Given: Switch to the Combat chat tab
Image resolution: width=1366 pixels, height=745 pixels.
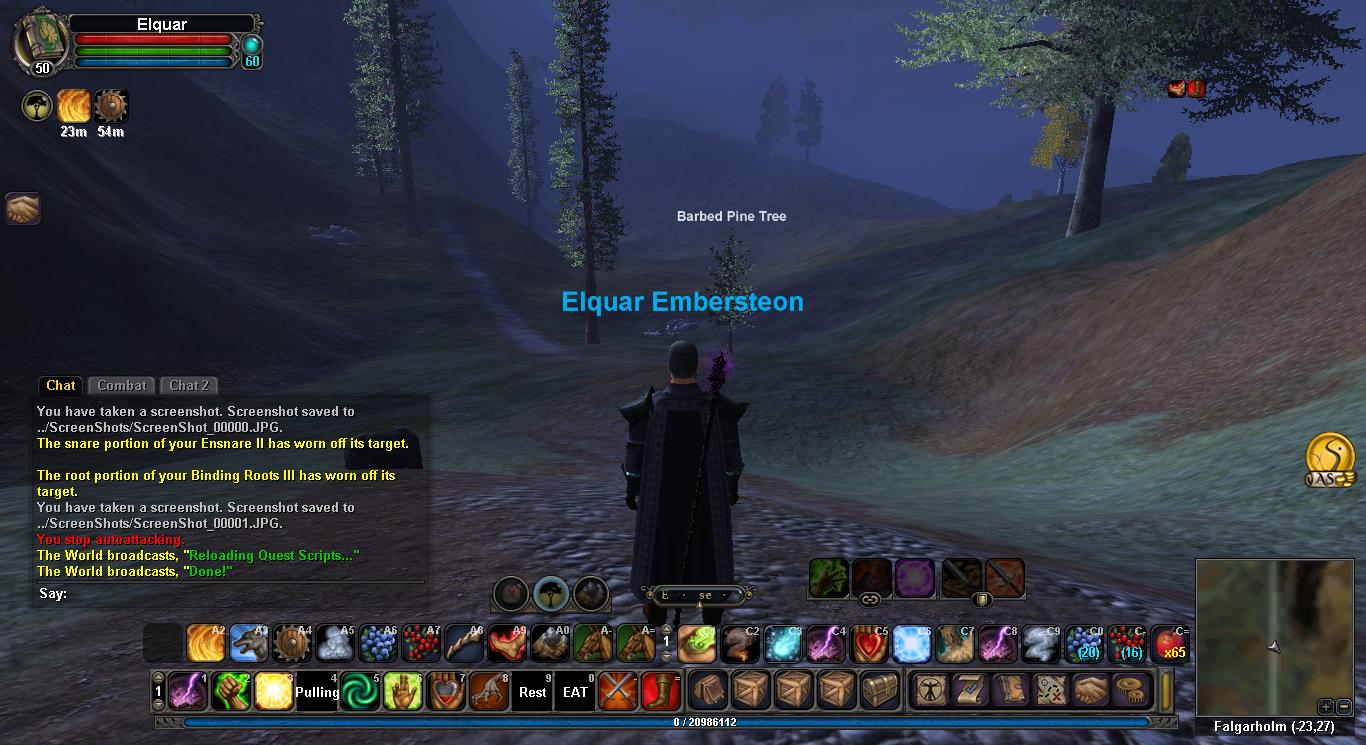Looking at the screenshot, I should [x=122, y=385].
